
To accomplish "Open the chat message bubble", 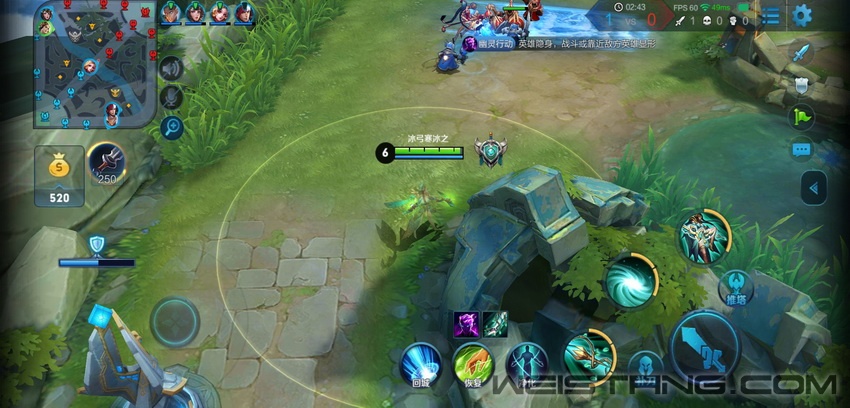I will tap(801, 150).
